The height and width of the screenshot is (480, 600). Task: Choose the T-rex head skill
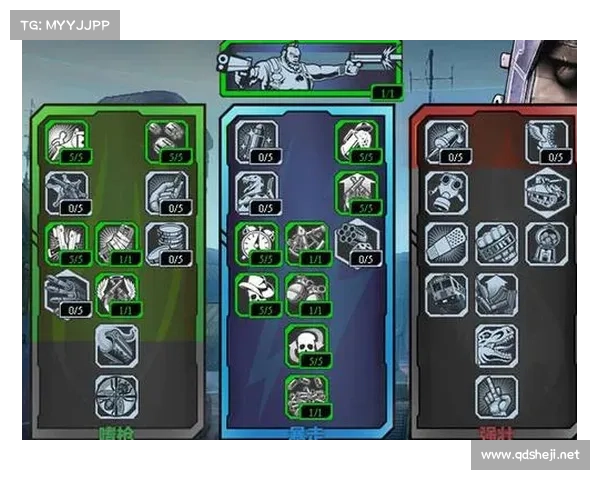(496, 344)
